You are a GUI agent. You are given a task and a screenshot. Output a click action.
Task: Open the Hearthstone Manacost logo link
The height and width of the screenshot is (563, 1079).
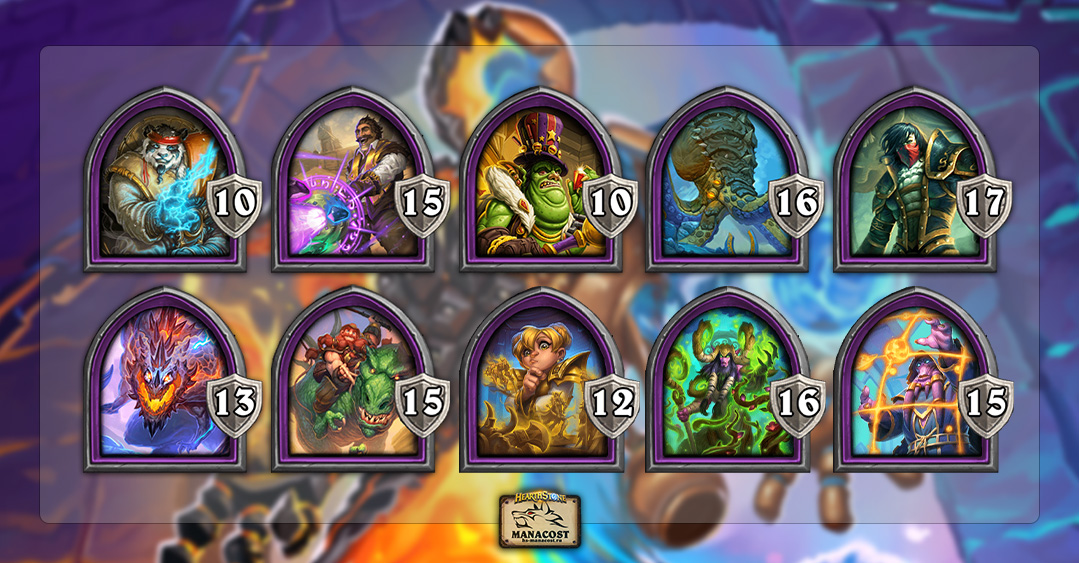(539, 521)
